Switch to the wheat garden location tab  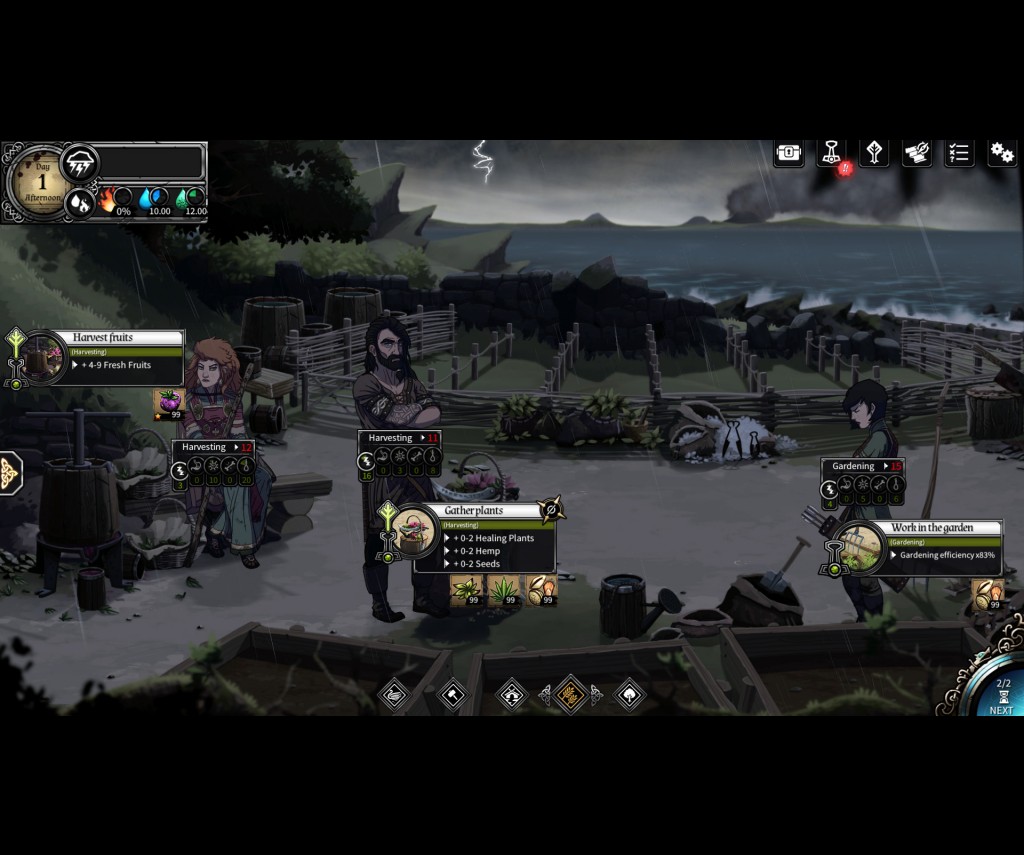[x=571, y=694]
